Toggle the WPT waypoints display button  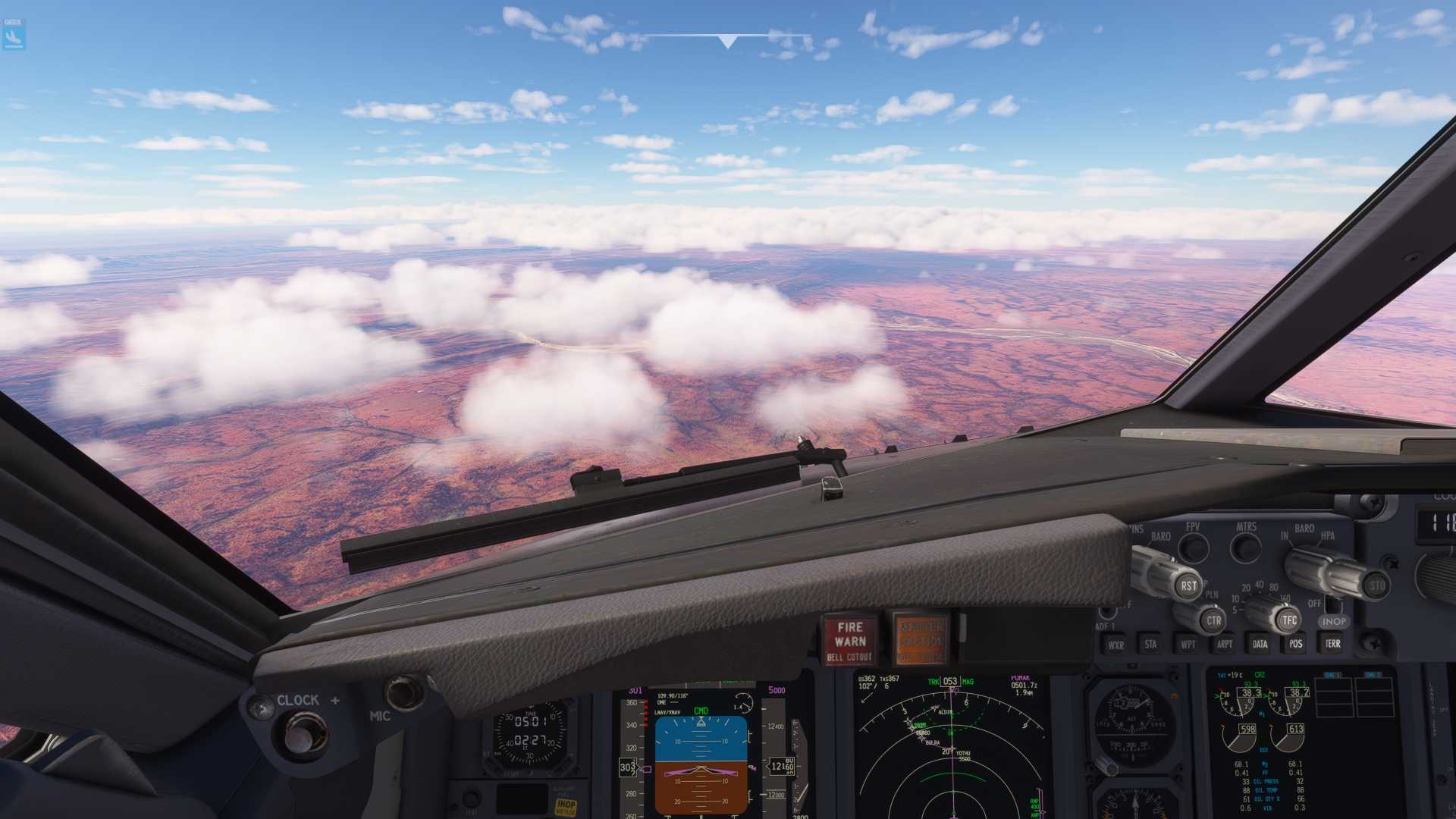pos(1188,645)
